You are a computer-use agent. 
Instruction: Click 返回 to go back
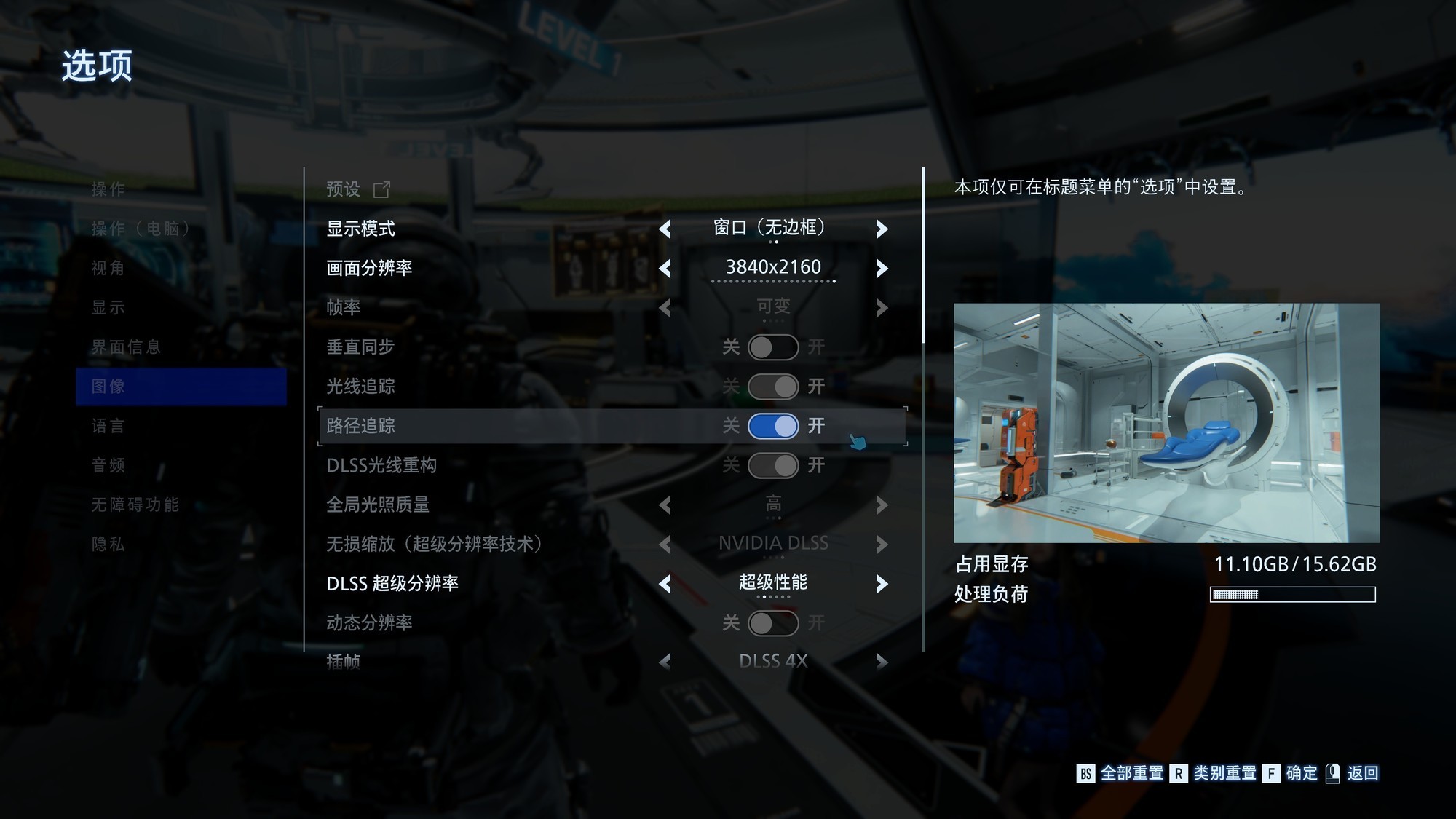(1353, 773)
